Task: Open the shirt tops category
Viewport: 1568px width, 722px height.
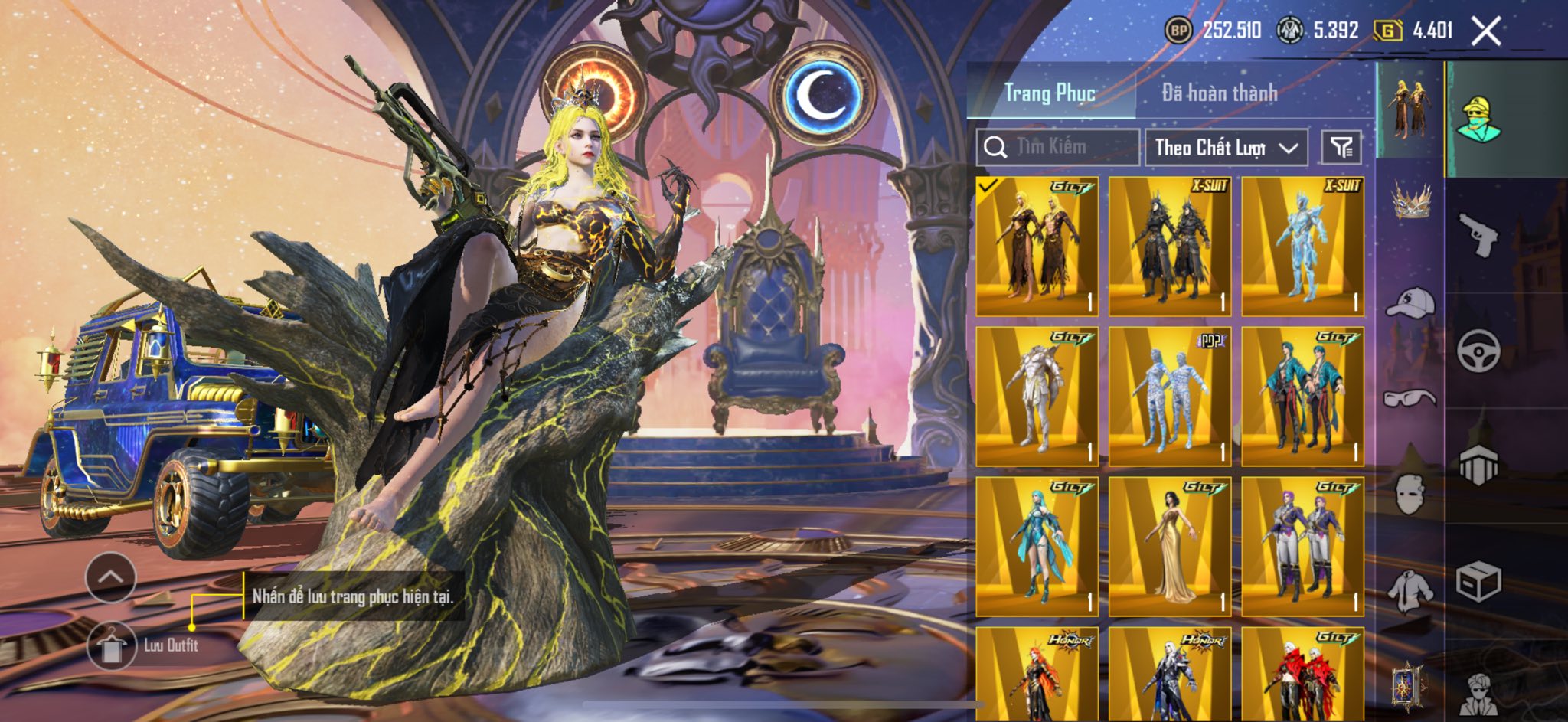Action: (1410, 591)
